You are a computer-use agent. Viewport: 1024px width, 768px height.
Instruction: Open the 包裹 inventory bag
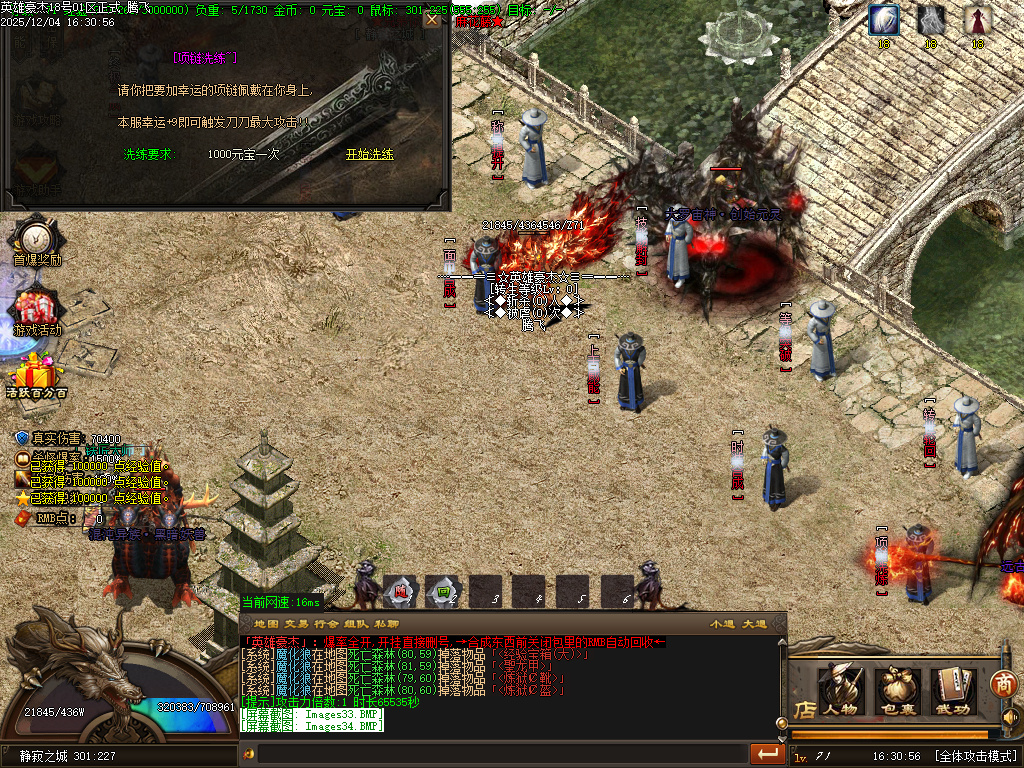pyautogui.click(x=898, y=690)
